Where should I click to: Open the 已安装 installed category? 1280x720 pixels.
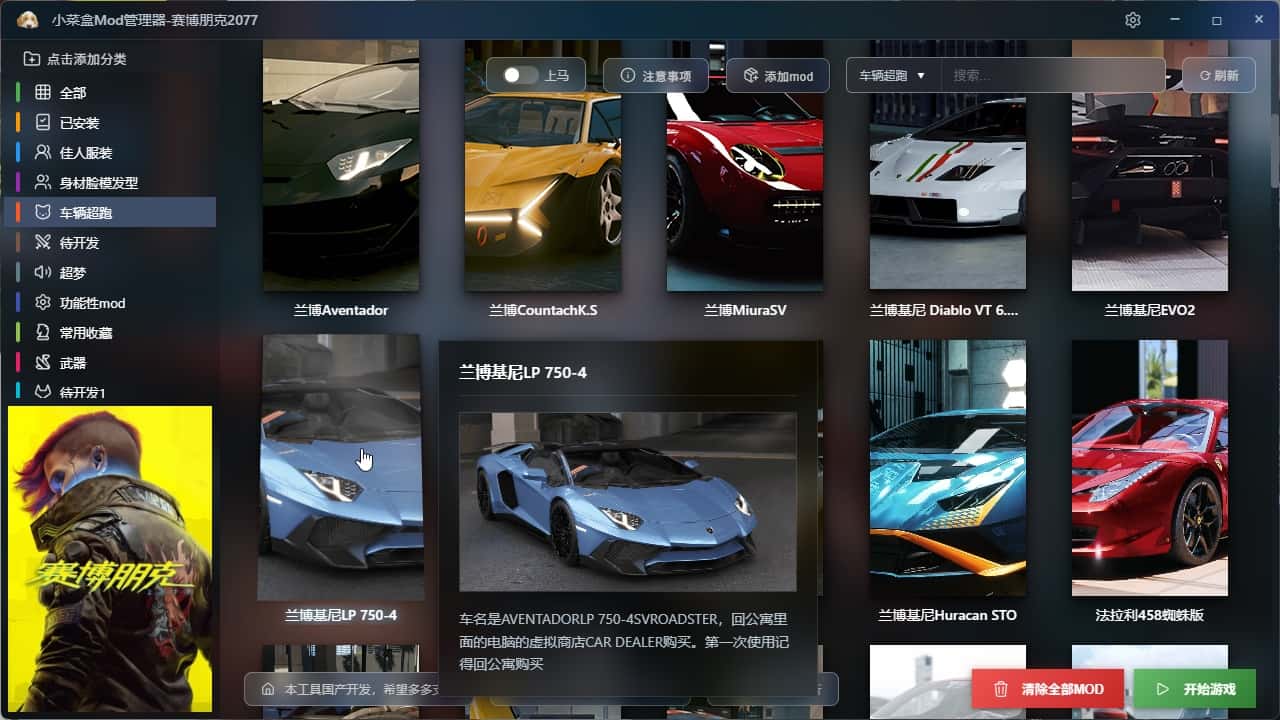click(x=79, y=123)
